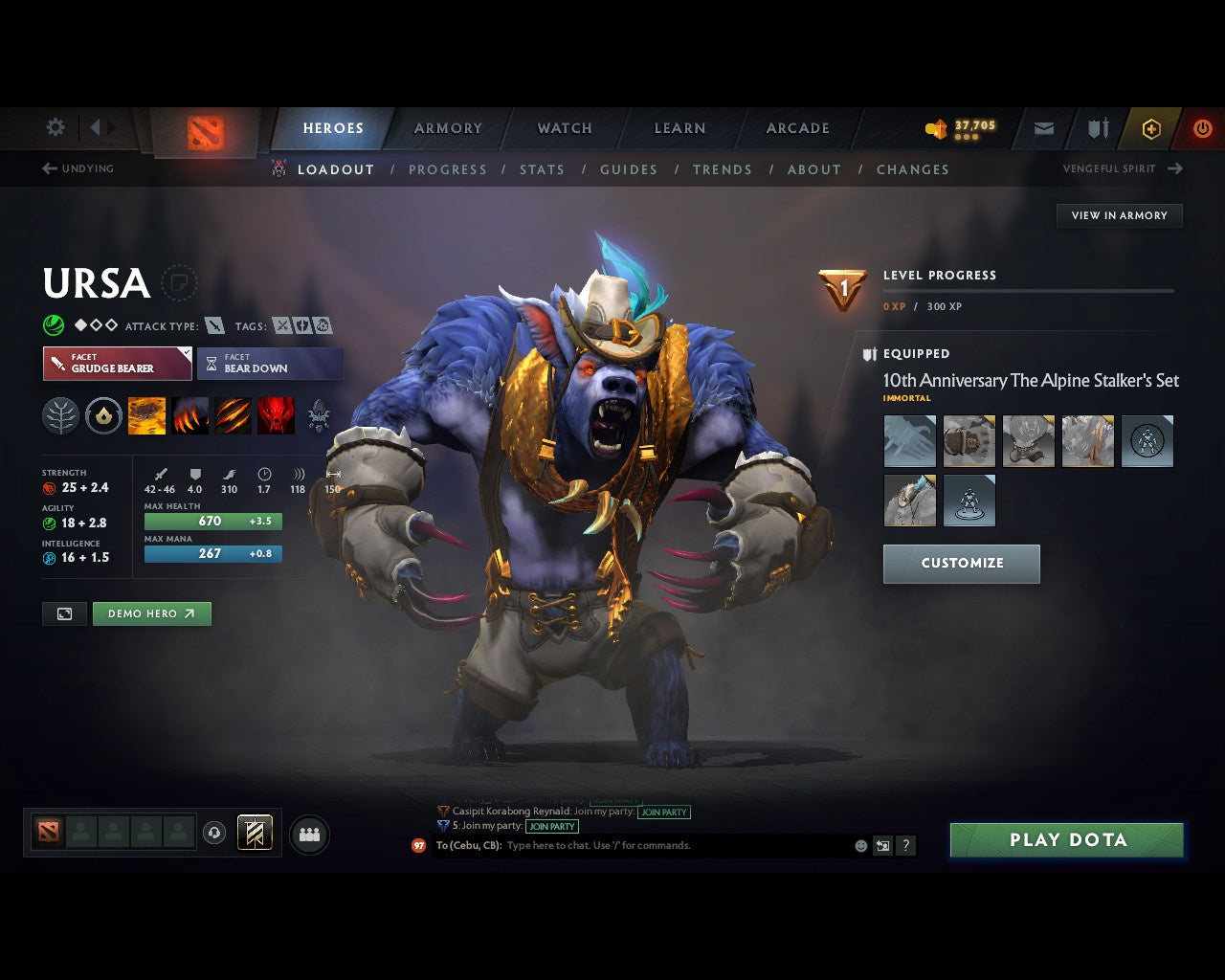Open the mail envelope notifications icon
1225x980 pixels.
pos(1043,128)
